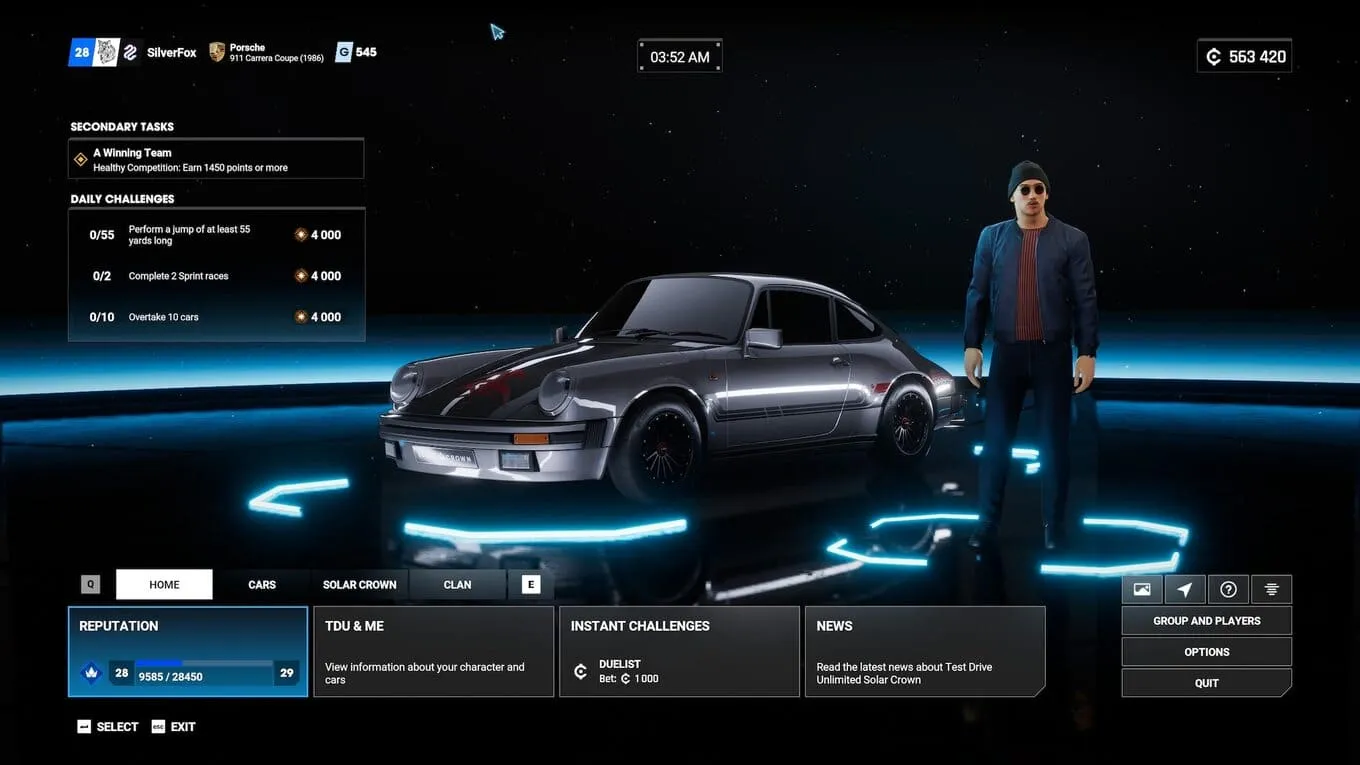Read the NEWS panel
The height and width of the screenshot is (765, 1360).
click(925, 651)
